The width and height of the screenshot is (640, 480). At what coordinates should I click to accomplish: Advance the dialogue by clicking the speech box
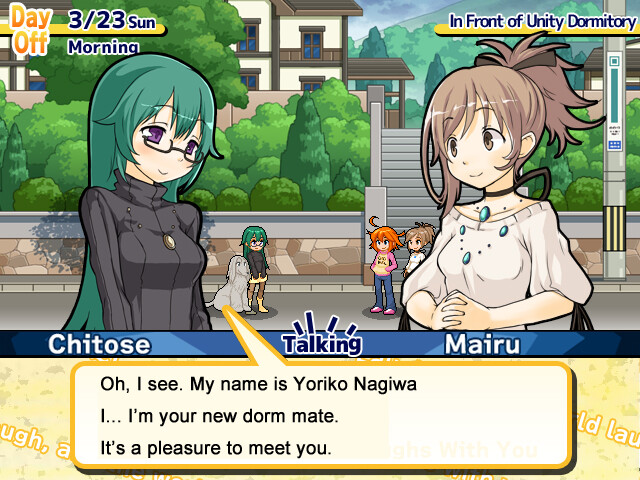[320, 415]
